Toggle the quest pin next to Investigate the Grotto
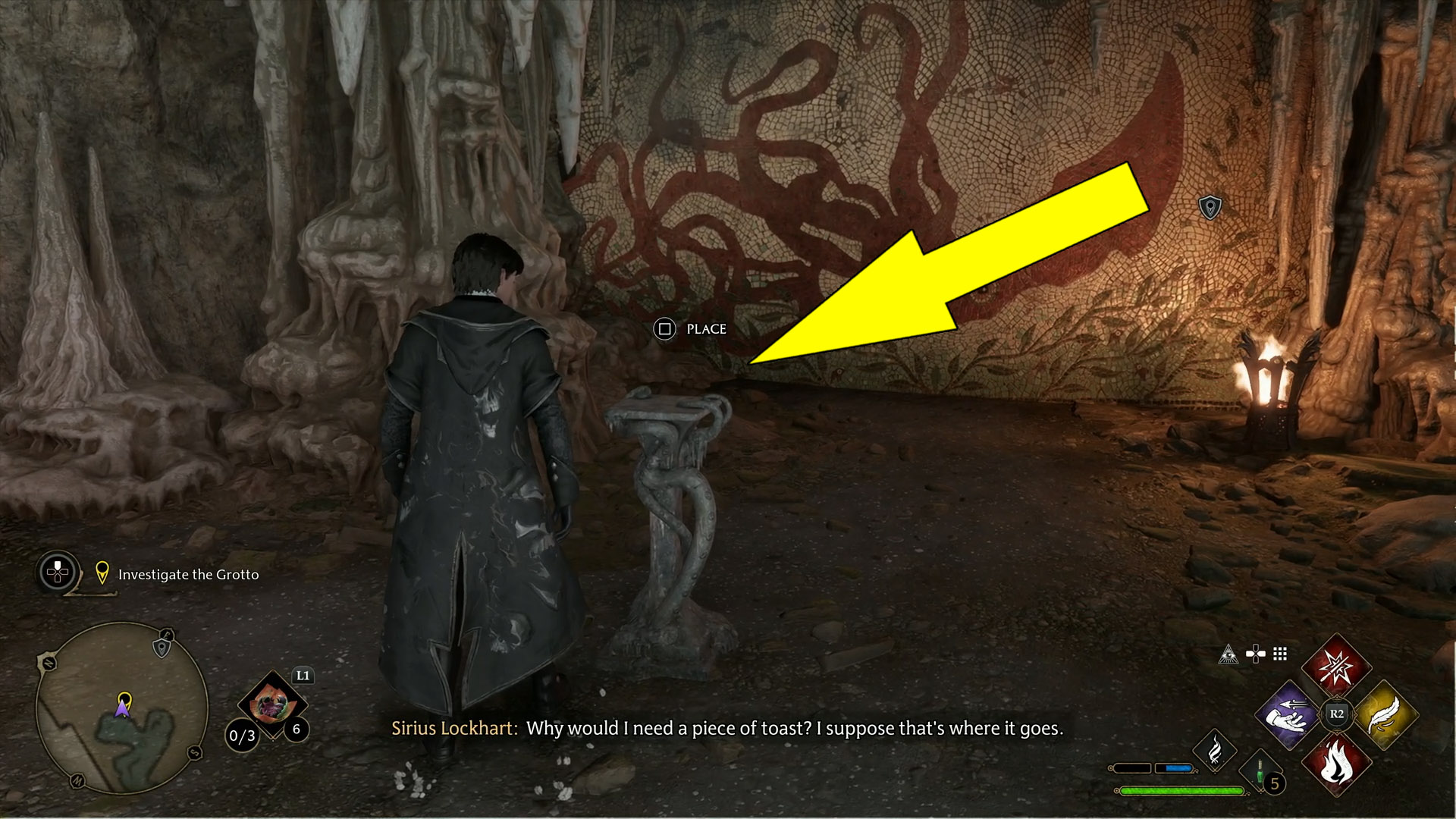 [x=102, y=573]
